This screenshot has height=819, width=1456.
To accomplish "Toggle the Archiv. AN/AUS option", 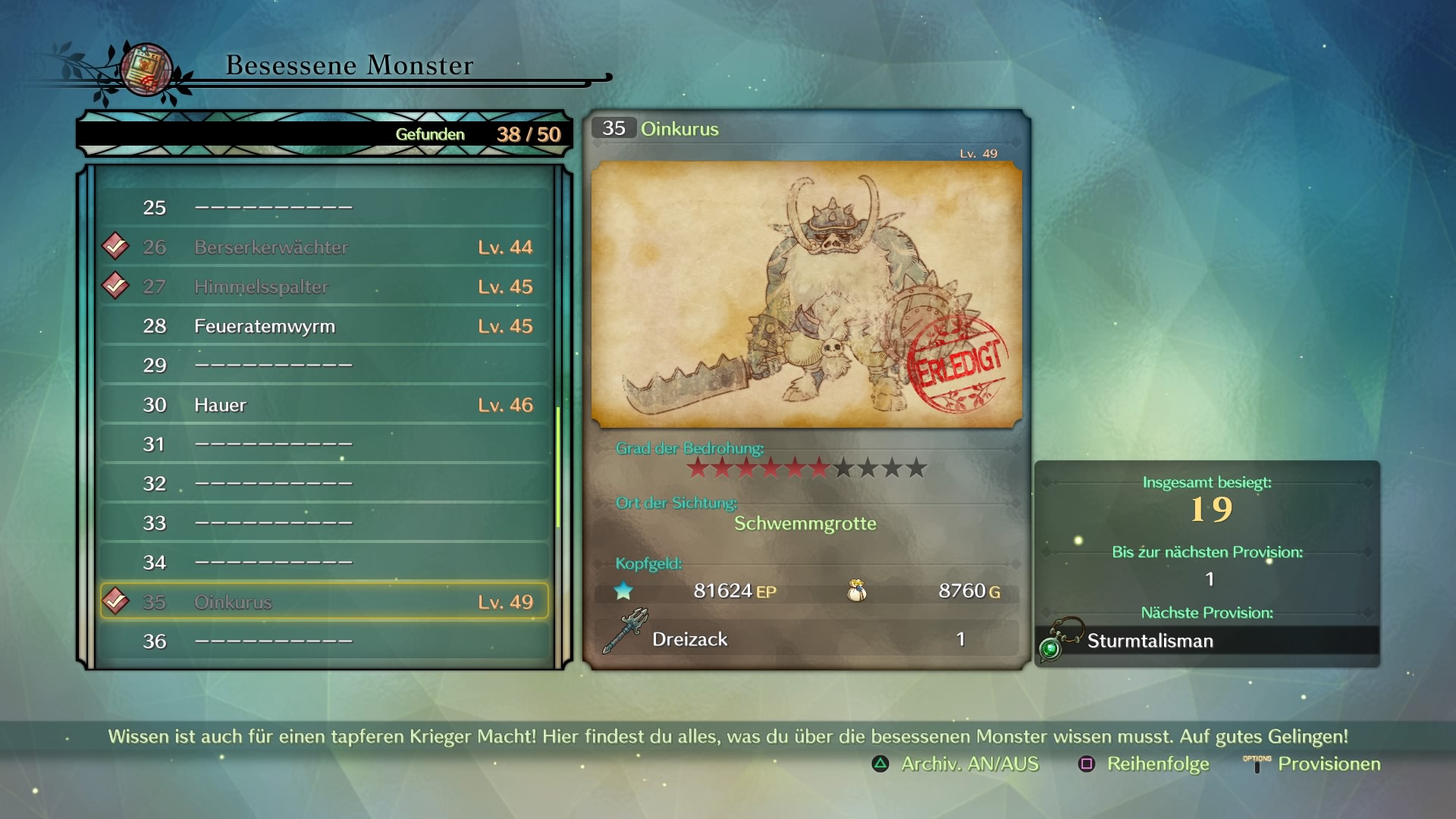I will pos(957,764).
